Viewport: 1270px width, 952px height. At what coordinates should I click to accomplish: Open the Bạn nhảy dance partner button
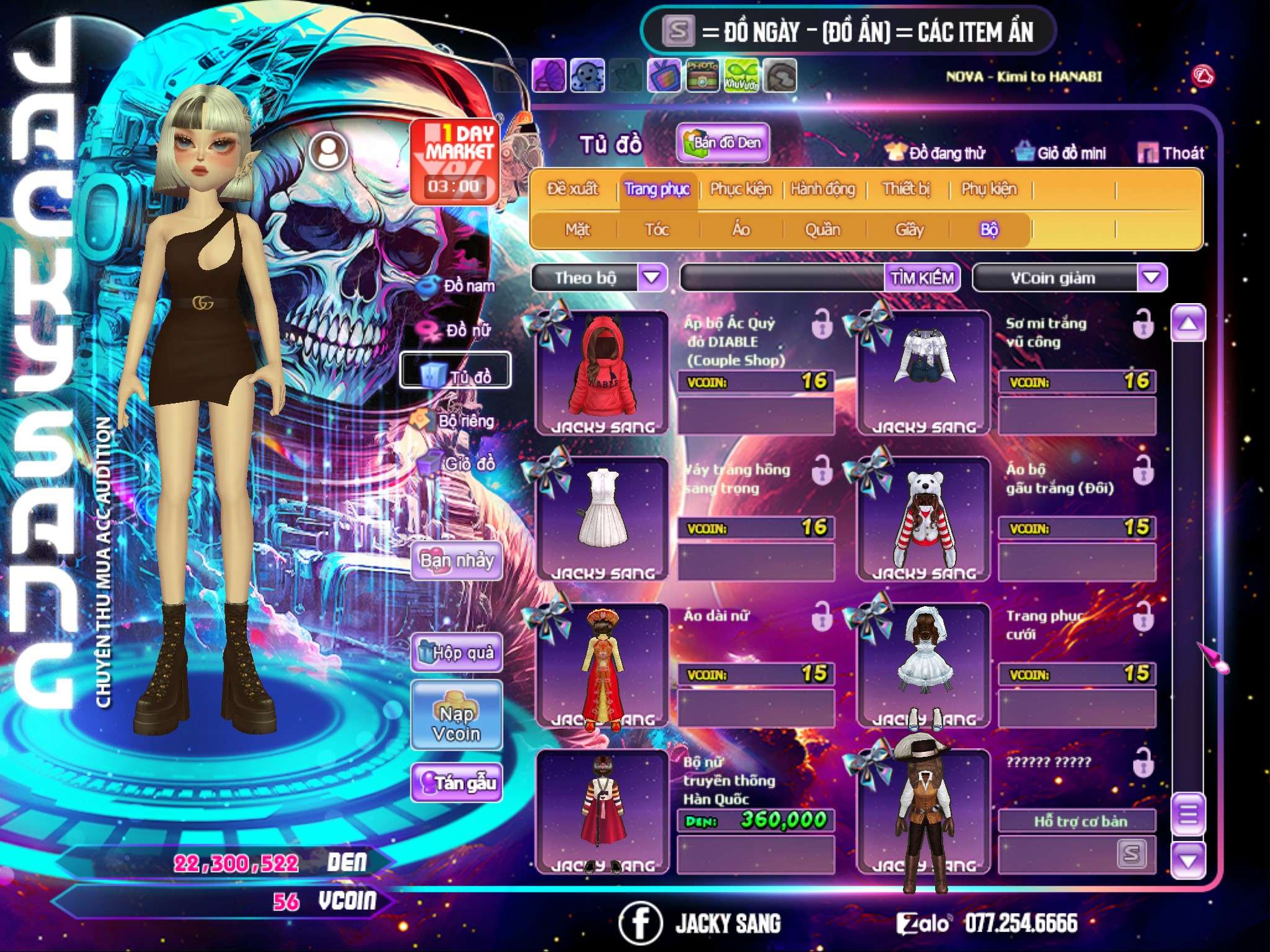click(x=457, y=561)
